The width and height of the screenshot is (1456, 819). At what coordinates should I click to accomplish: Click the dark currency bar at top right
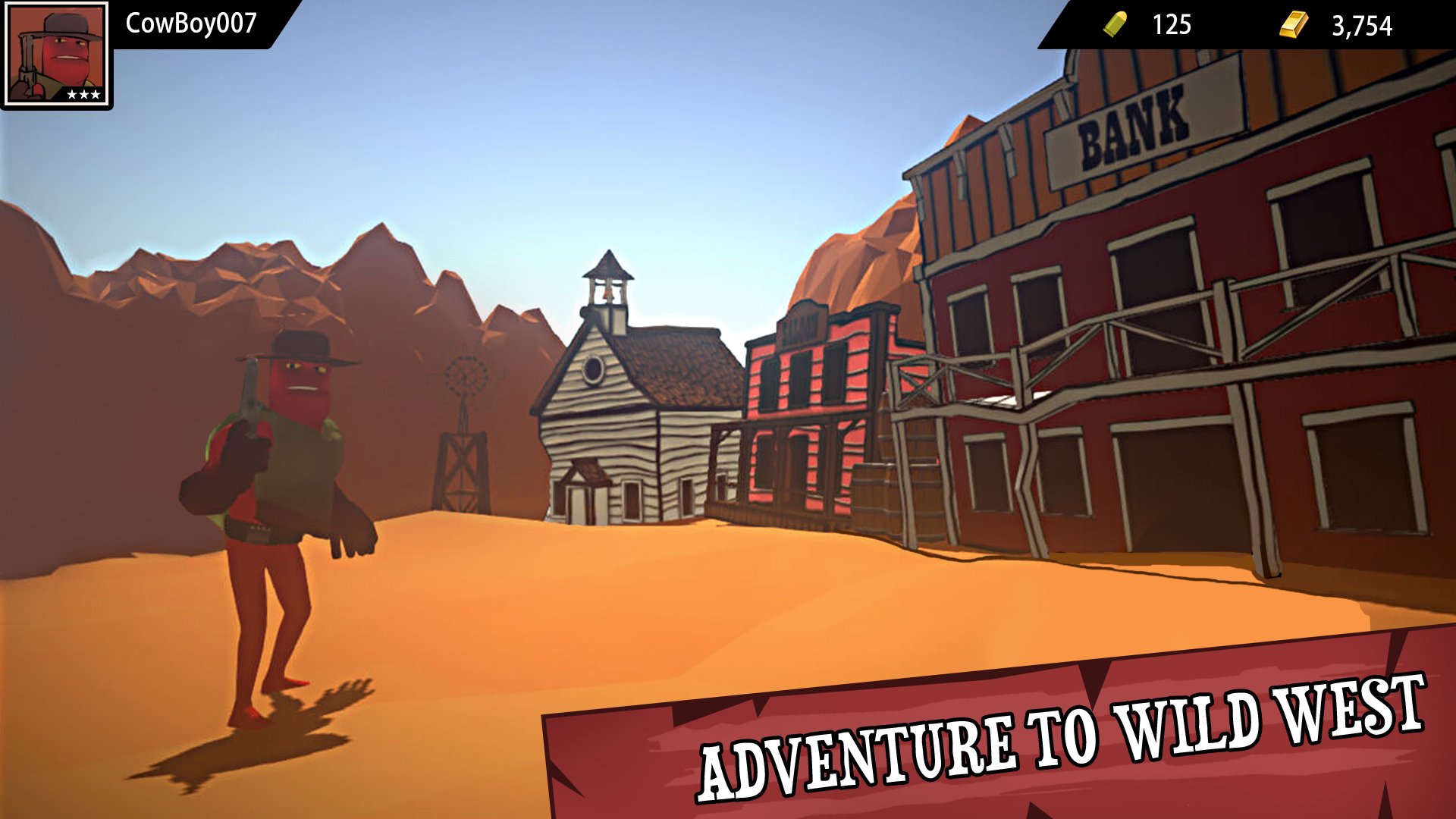pos(1251,24)
